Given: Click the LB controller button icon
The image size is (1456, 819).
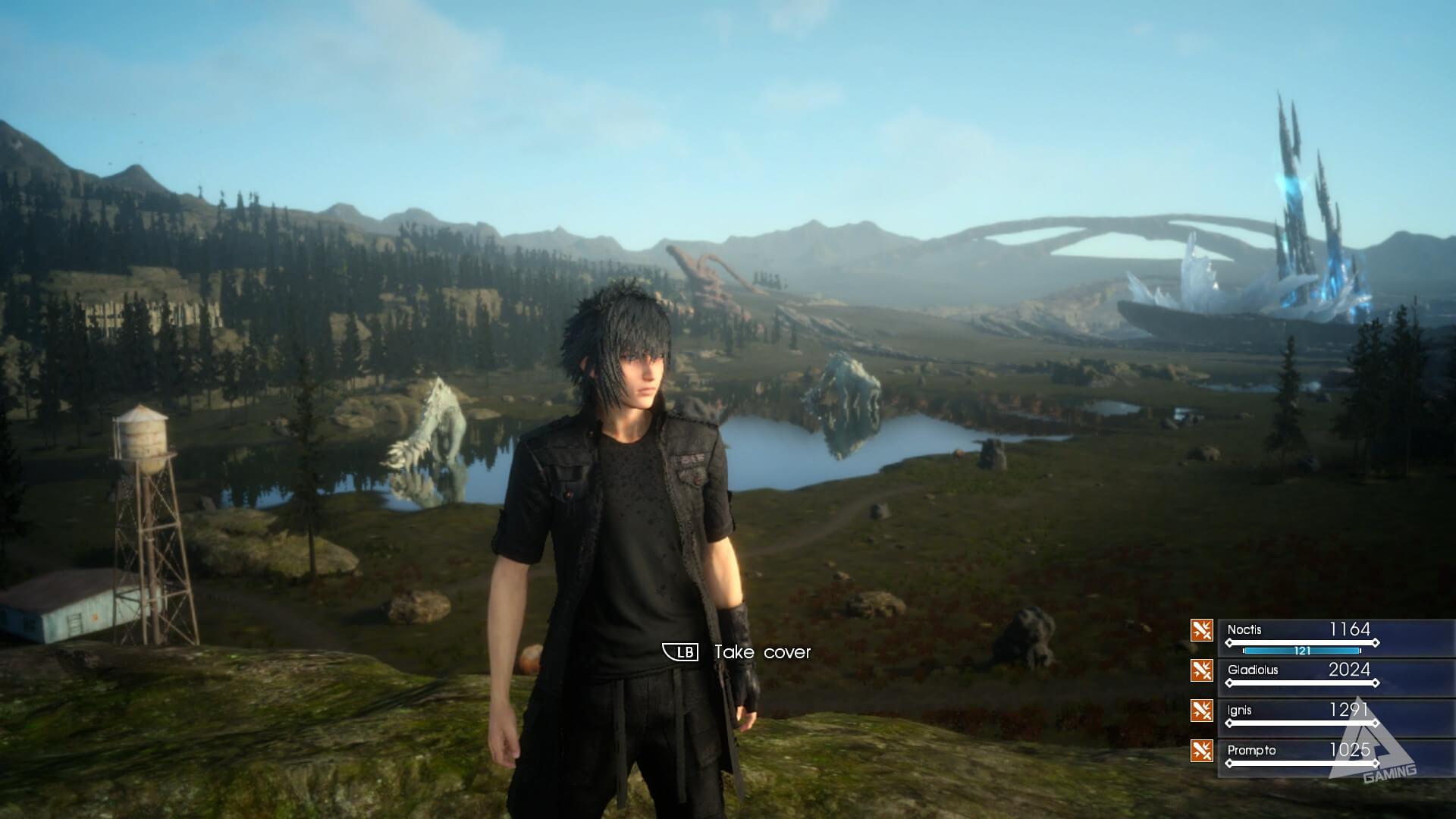Looking at the screenshot, I should click(680, 651).
